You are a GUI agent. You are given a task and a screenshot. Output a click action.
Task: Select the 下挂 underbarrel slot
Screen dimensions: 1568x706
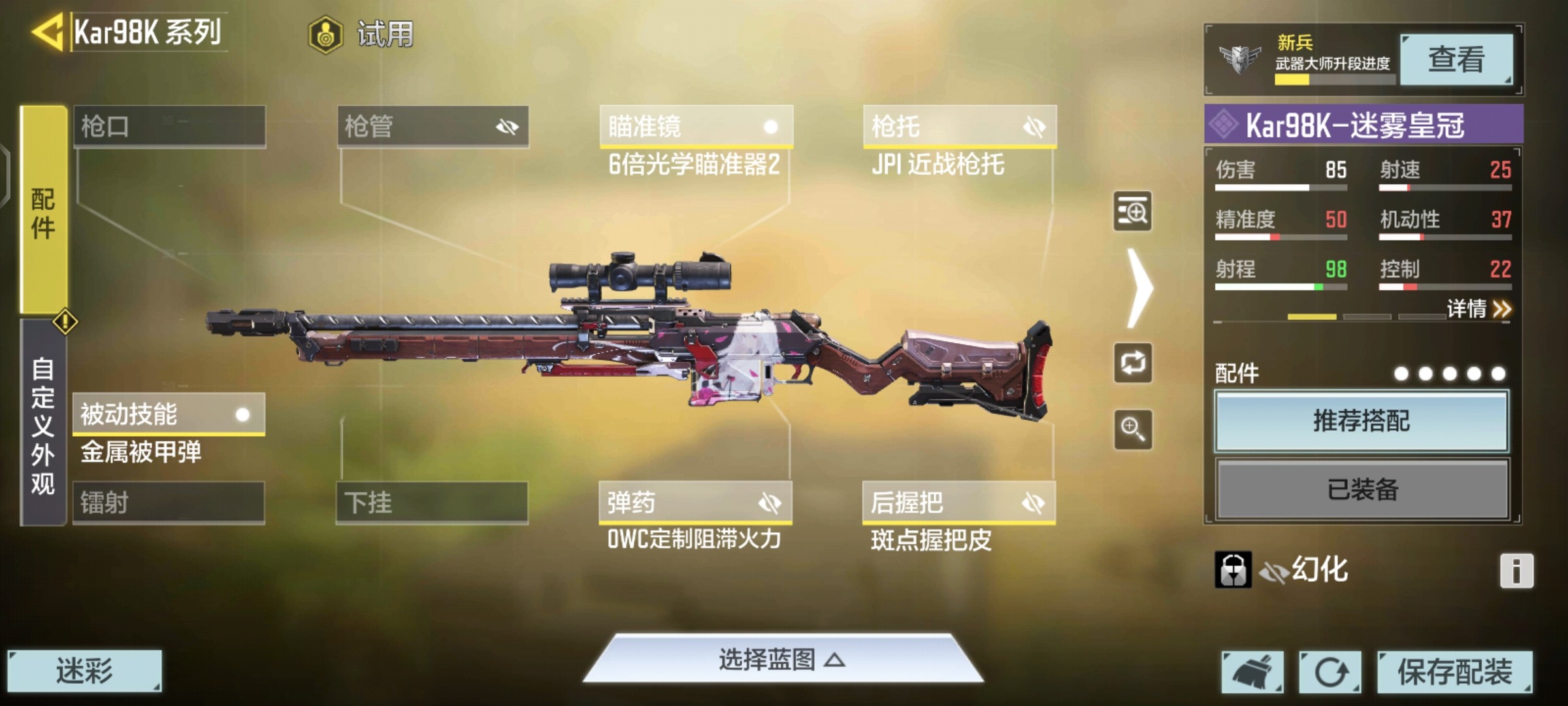tap(432, 503)
